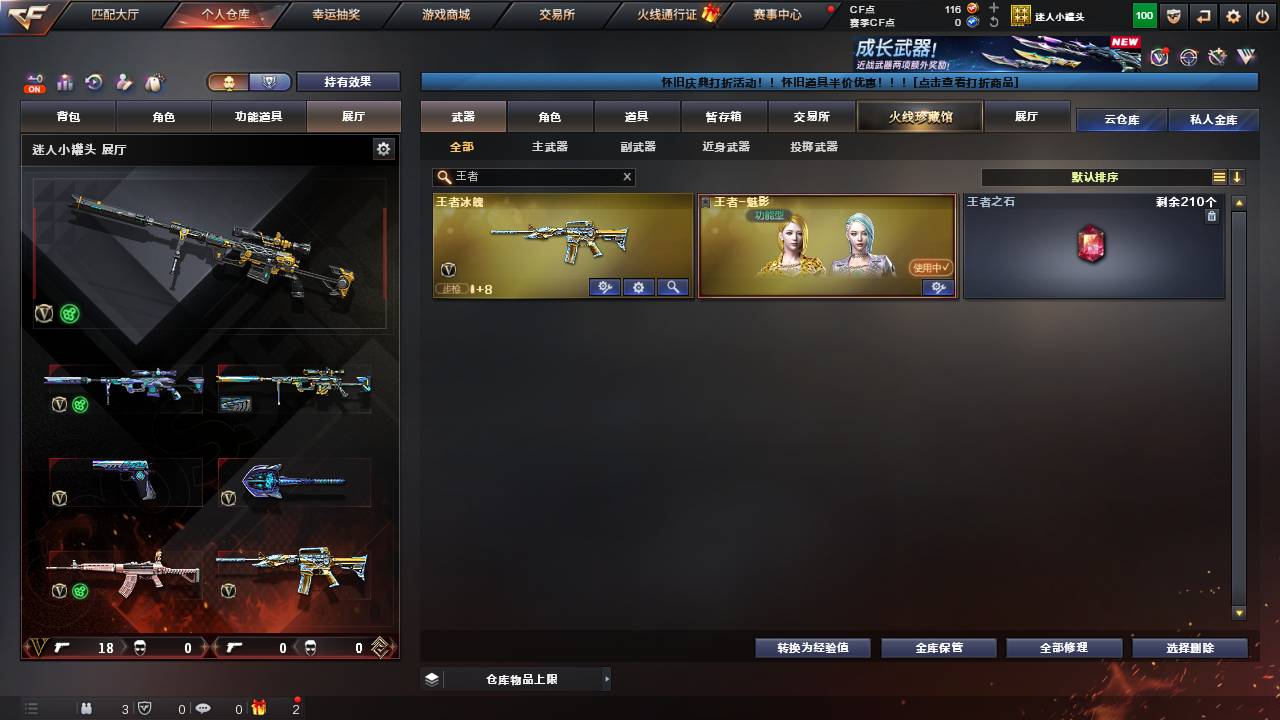1280x720 pixels.
Task: Click the magnifier preview icon on 王者冰魄
Action: (x=671, y=287)
